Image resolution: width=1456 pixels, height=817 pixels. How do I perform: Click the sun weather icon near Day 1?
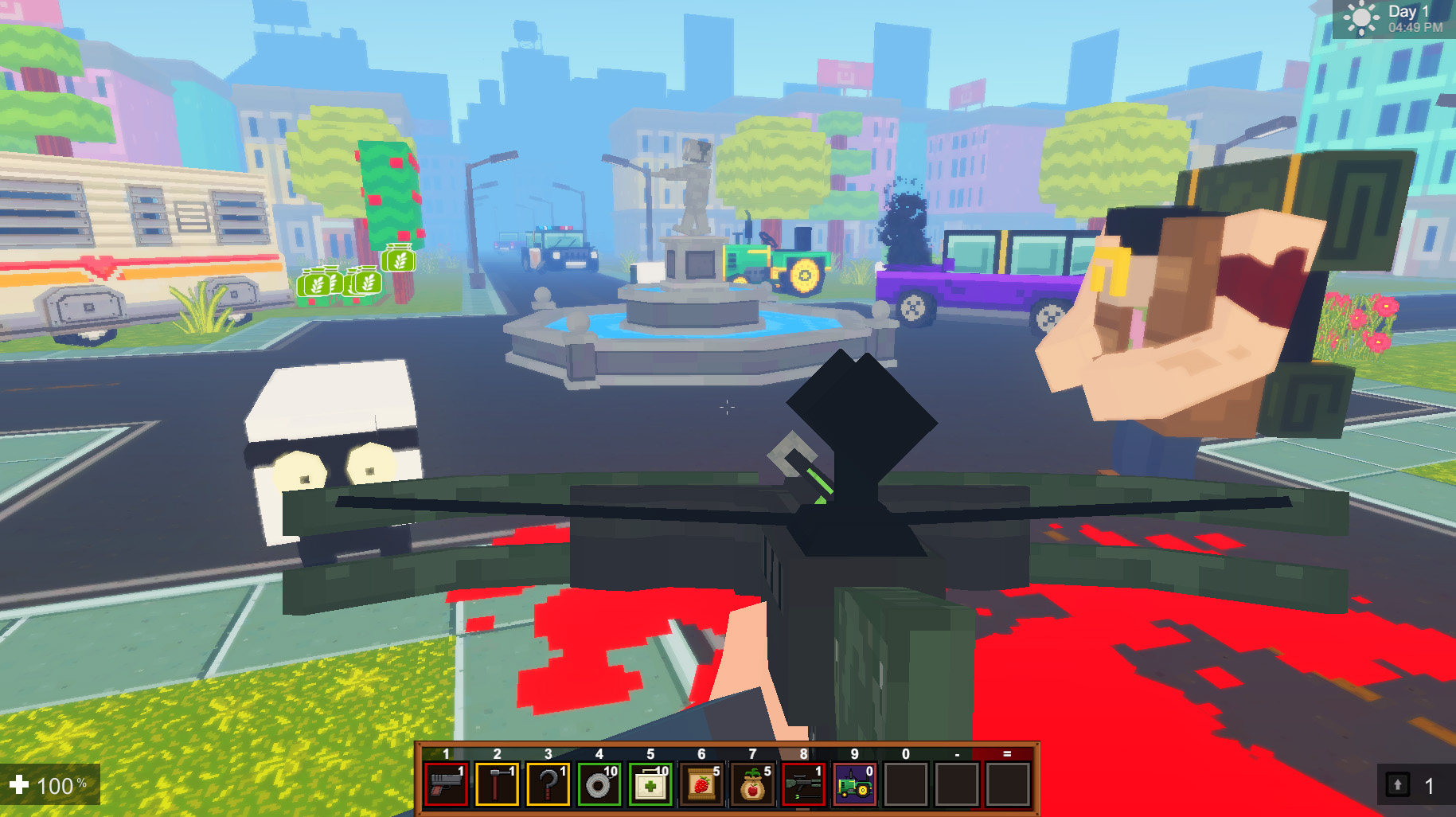click(x=1361, y=18)
